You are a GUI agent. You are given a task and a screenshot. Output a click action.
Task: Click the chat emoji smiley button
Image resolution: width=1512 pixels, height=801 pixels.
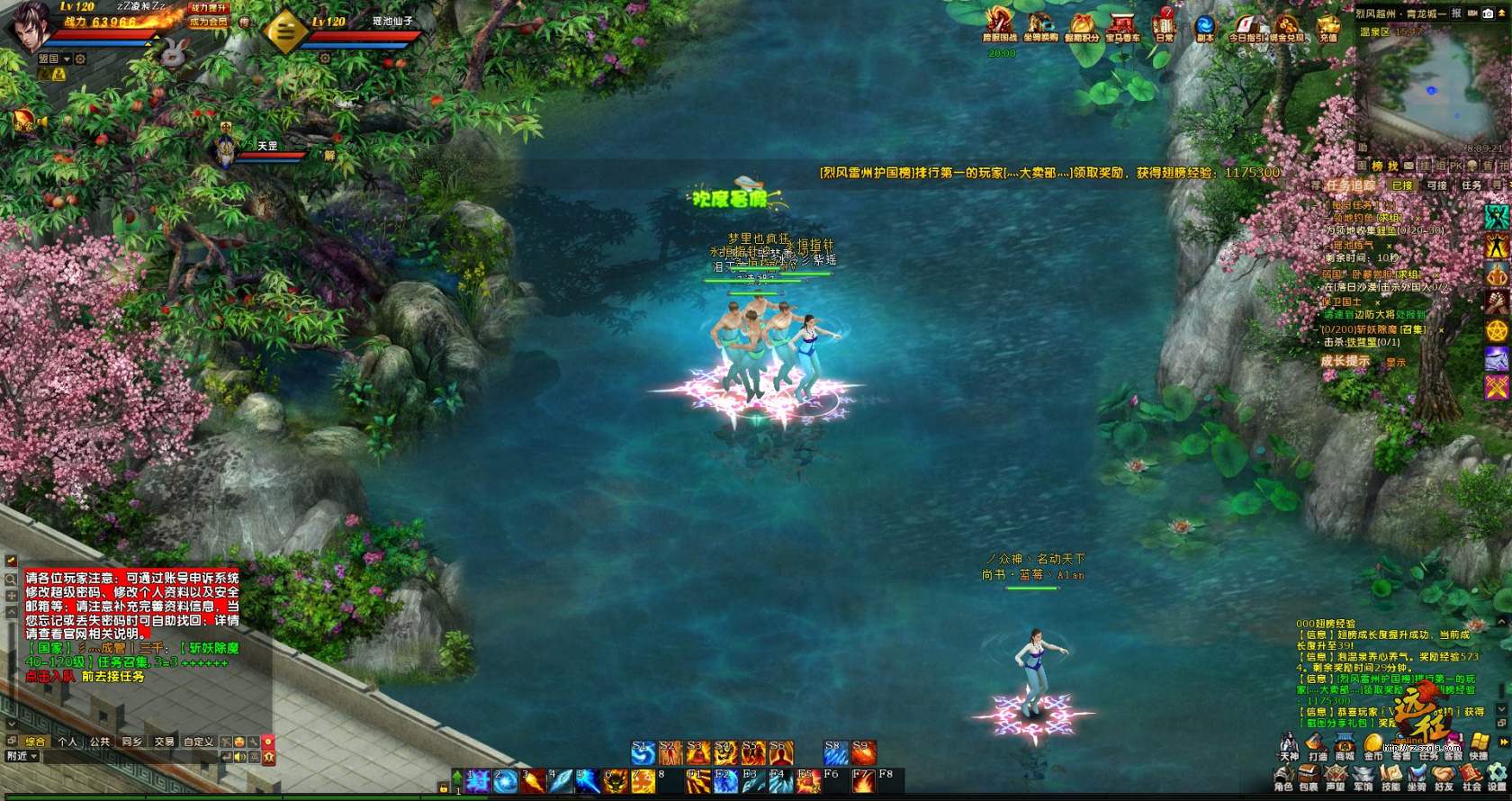[239, 742]
